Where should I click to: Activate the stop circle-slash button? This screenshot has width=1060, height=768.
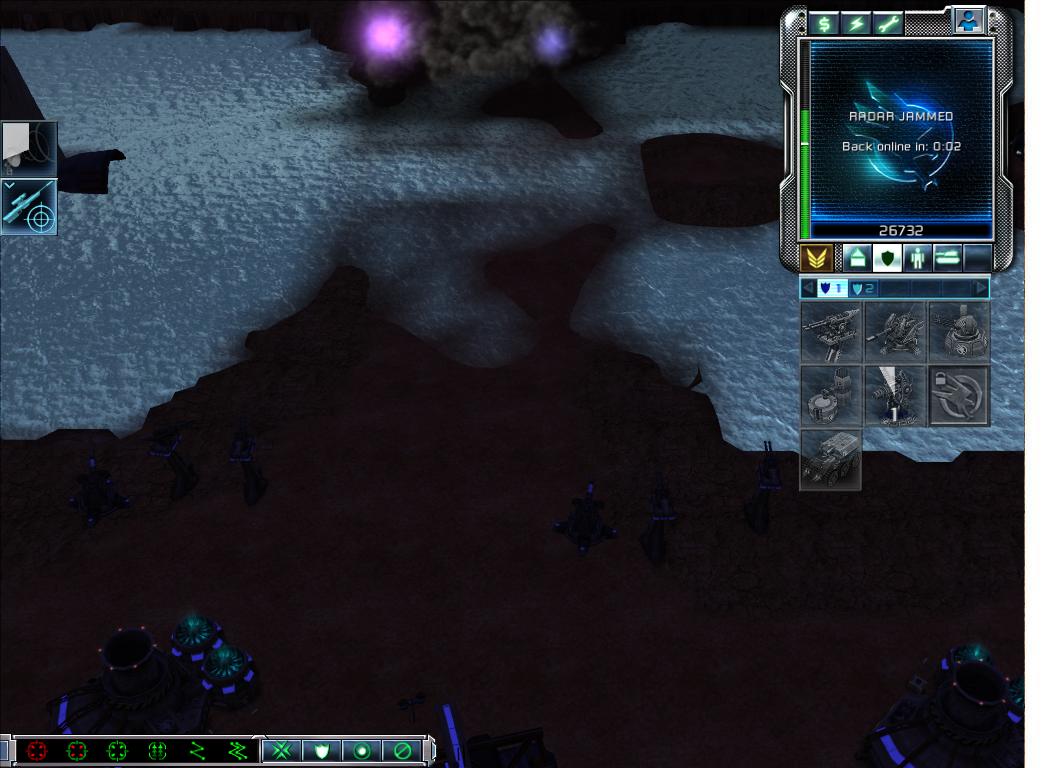coord(402,750)
